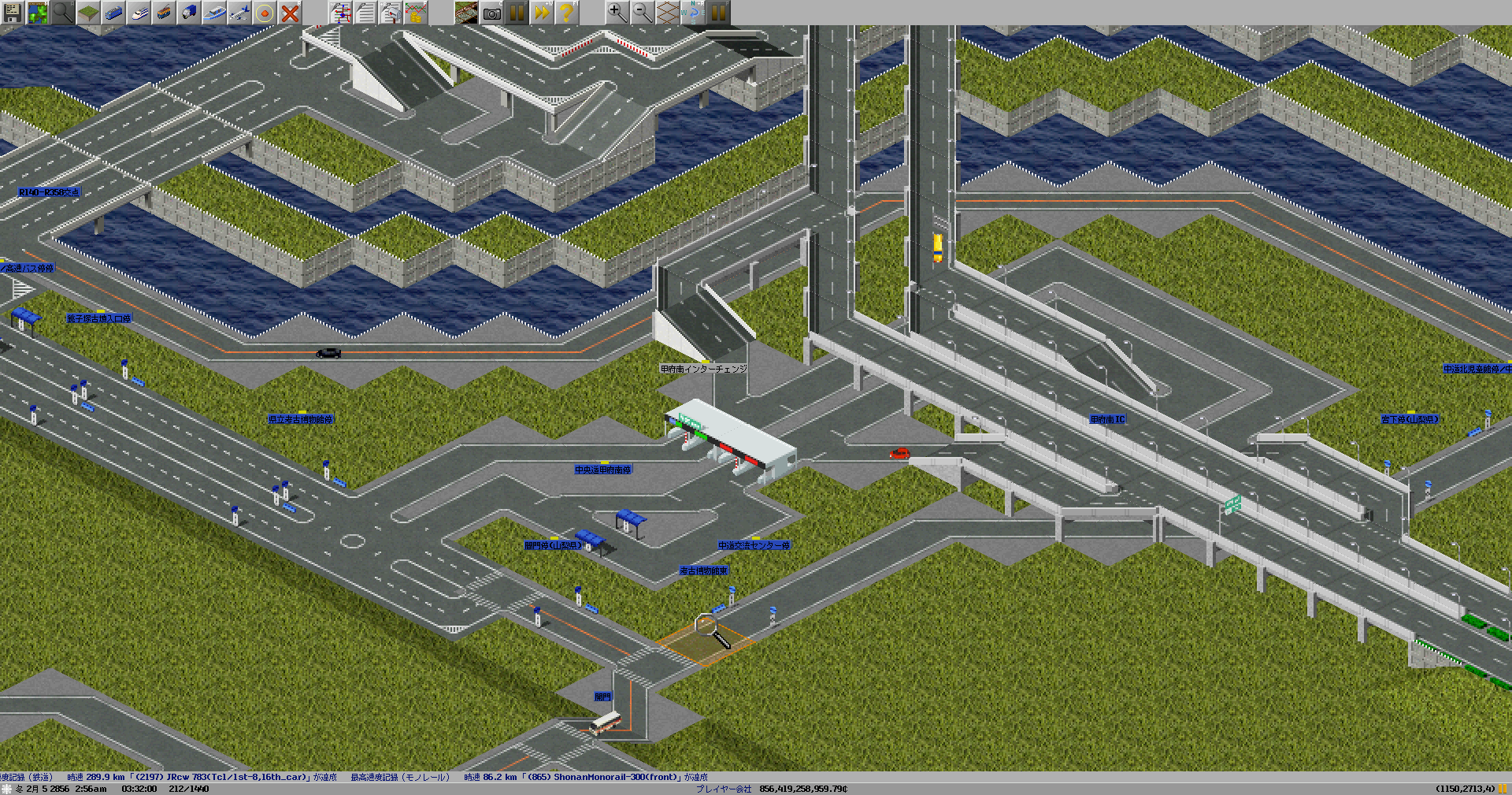Image resolution: width=1512 pixels, height=795 pixels.
Task: Select the magnifying glass inspection tool
Action: tap(63, 13)
